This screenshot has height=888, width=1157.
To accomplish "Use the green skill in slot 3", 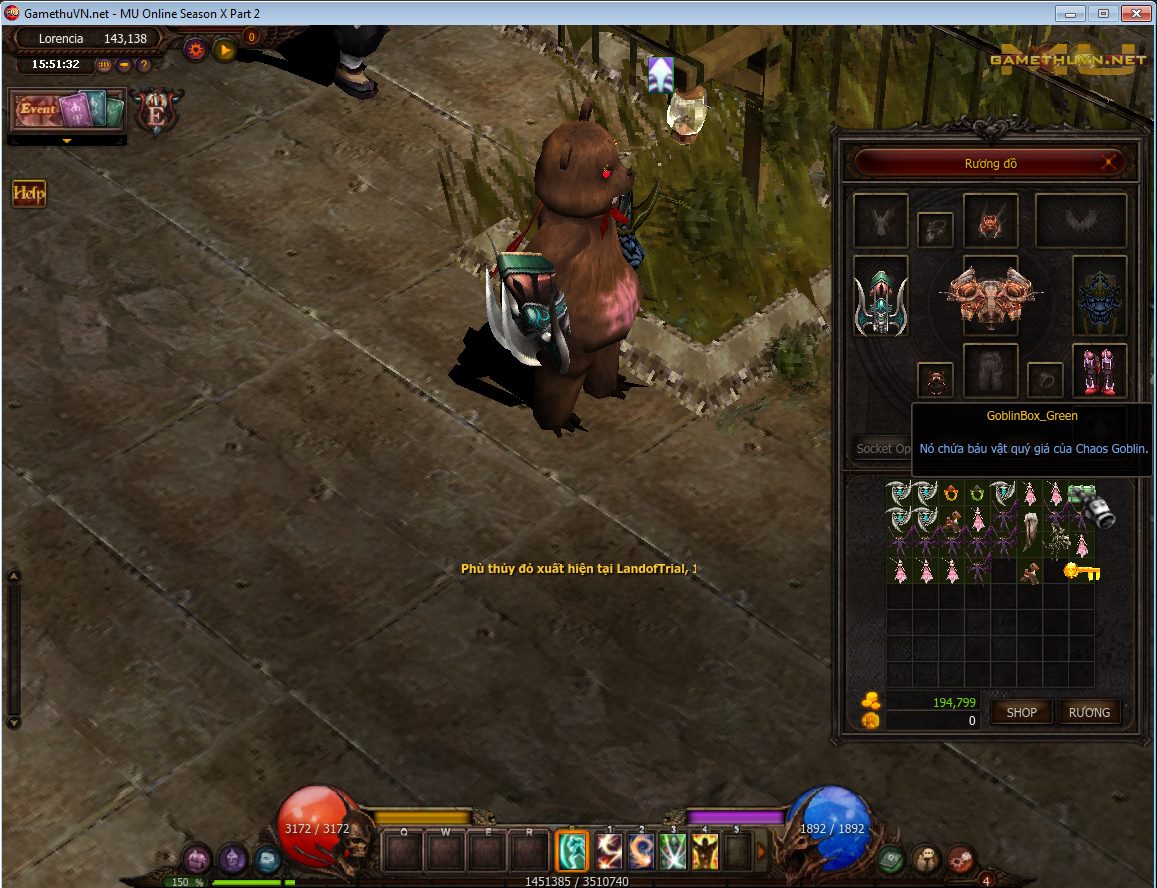I will [673, 851].
